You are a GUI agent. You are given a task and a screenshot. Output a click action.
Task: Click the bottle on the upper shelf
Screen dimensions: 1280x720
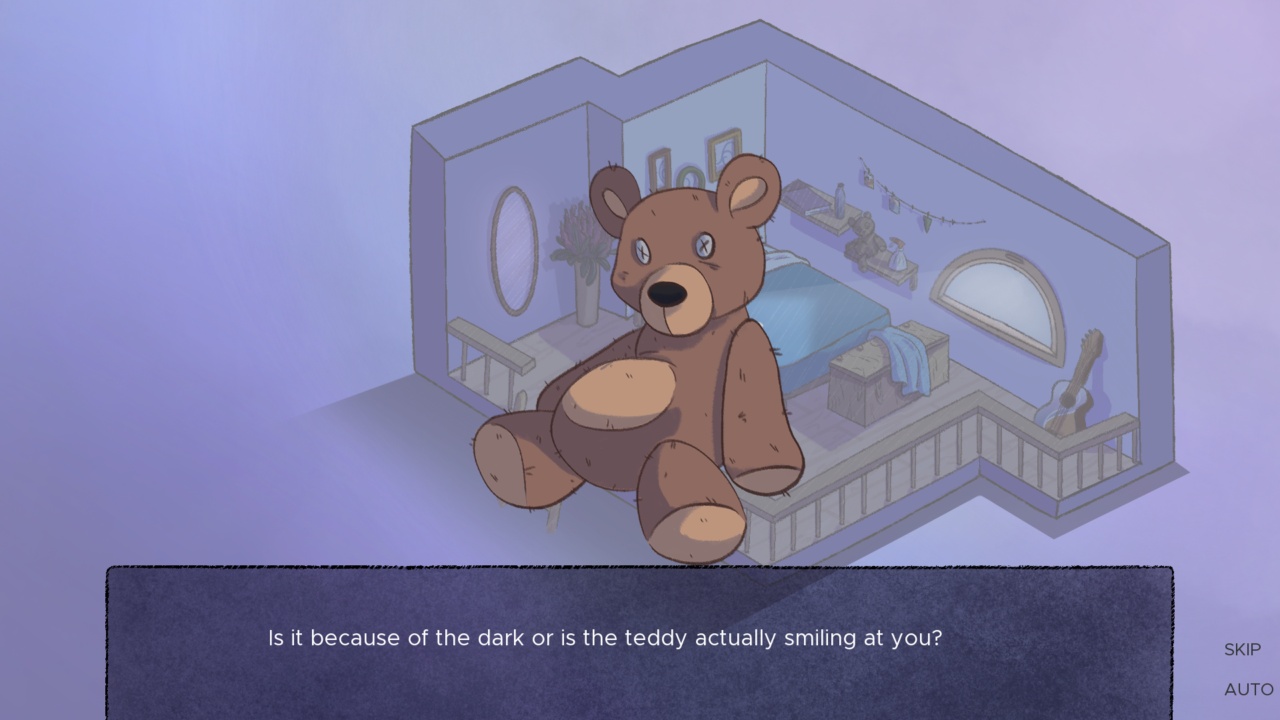coord(839,201)
